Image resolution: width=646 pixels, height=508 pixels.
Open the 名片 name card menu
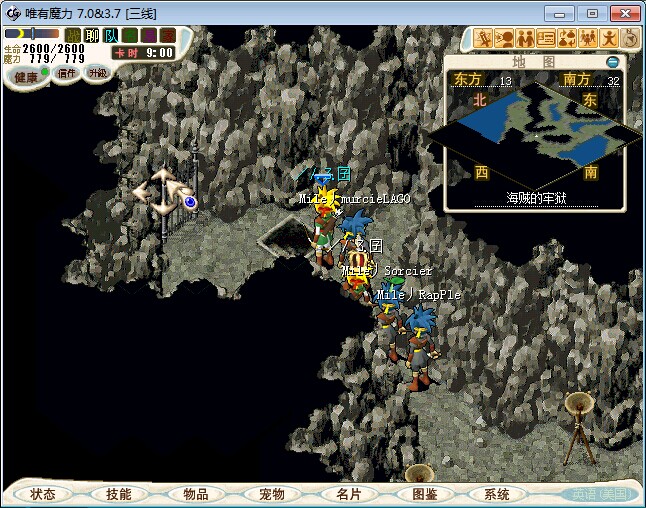347,494
